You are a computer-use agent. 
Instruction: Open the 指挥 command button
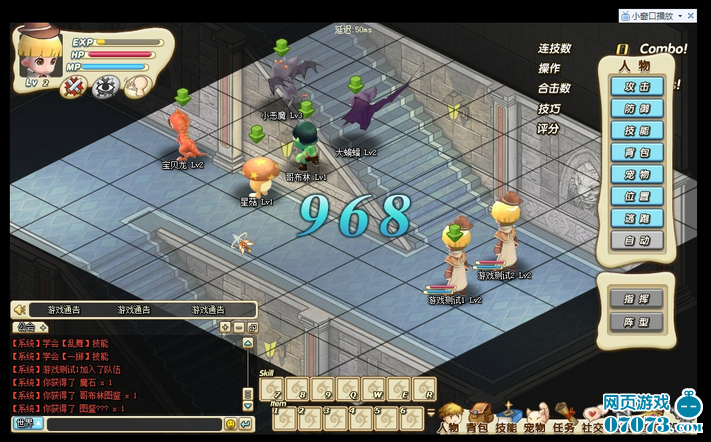tap(636, 299)
